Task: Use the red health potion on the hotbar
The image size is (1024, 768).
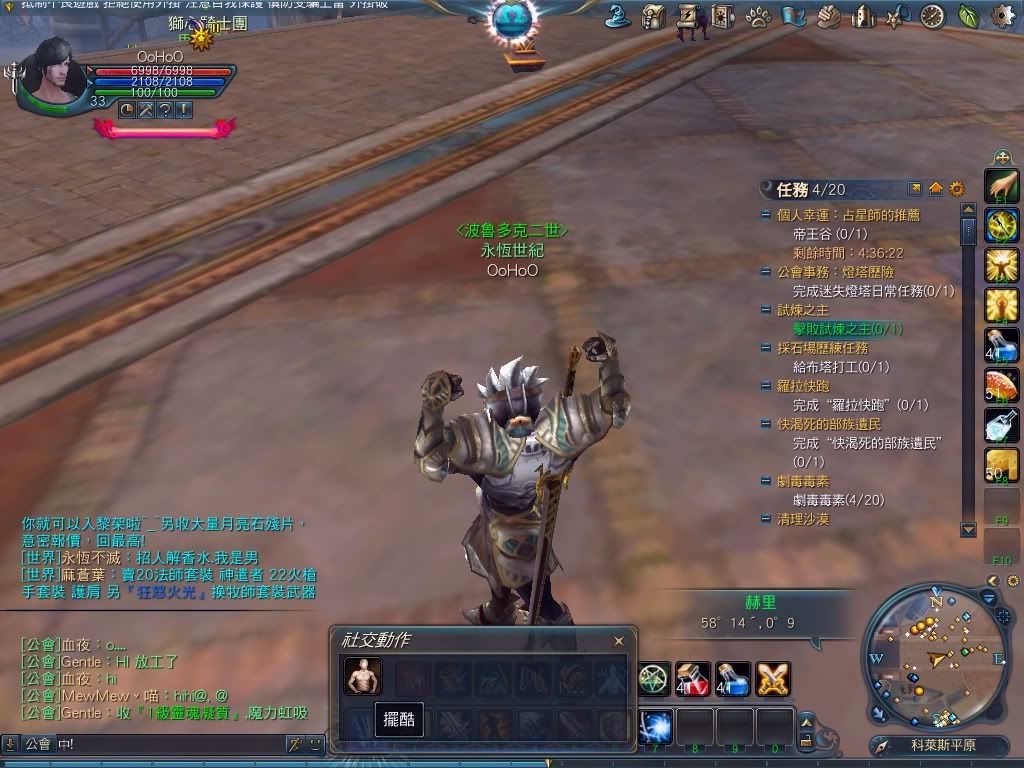Action: 693,679
